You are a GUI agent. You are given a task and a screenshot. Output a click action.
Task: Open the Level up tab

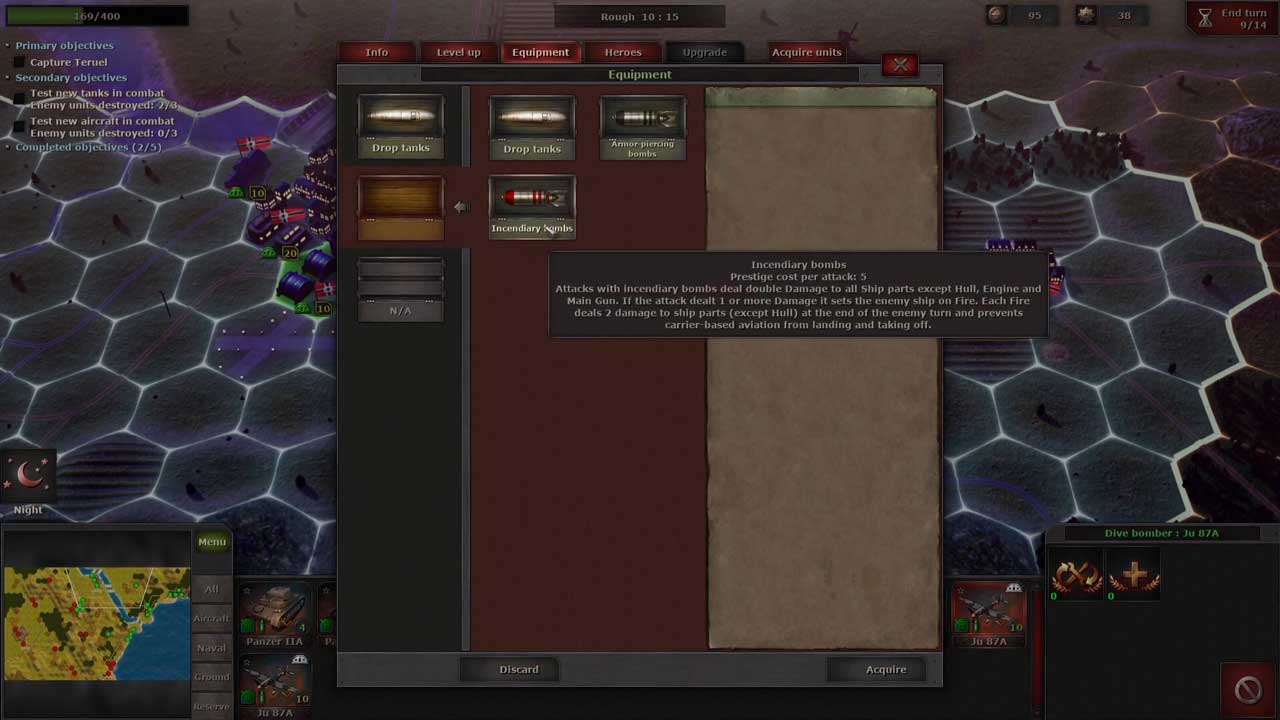459,52
